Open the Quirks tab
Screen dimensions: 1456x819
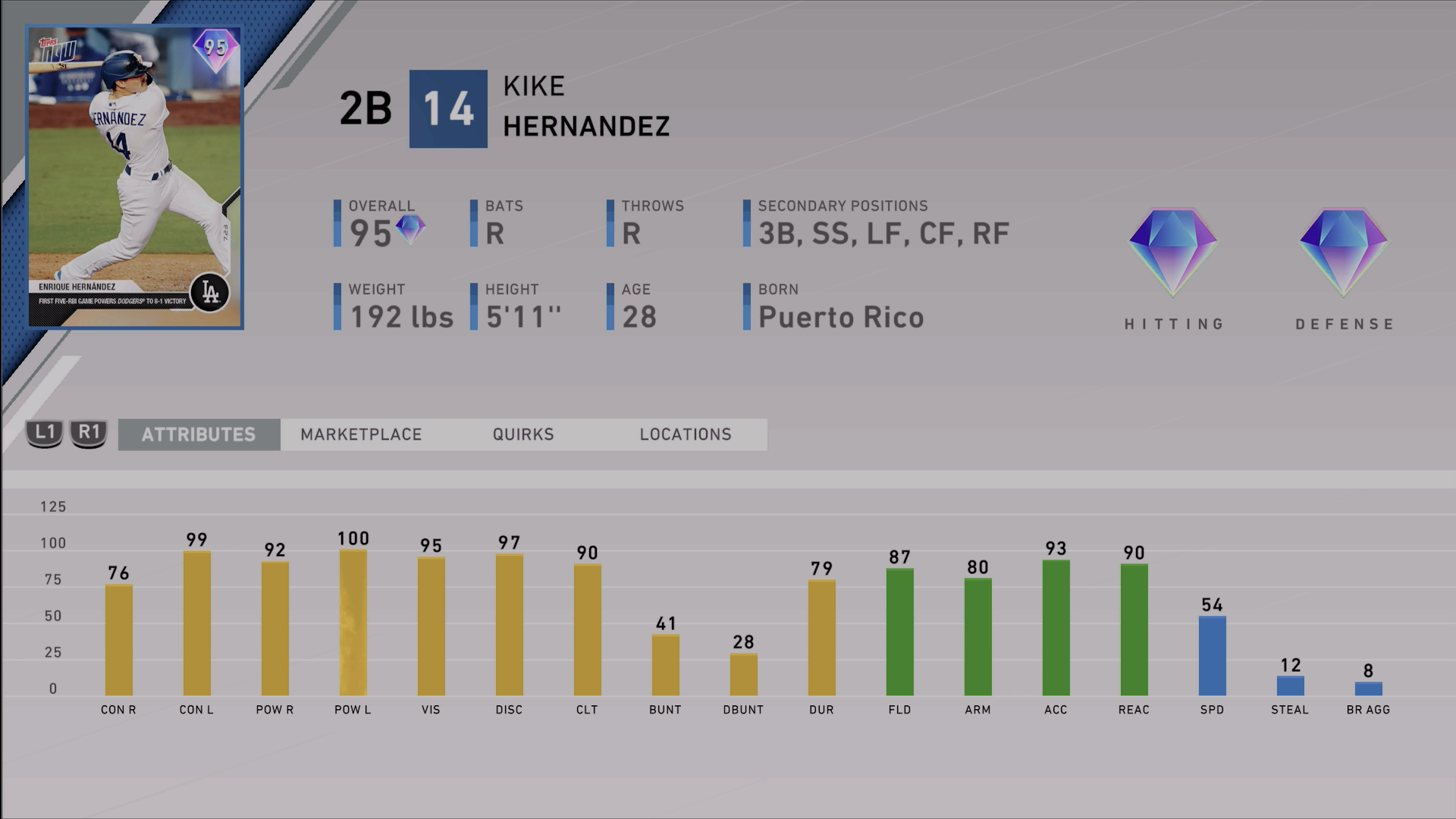(522, 435)
